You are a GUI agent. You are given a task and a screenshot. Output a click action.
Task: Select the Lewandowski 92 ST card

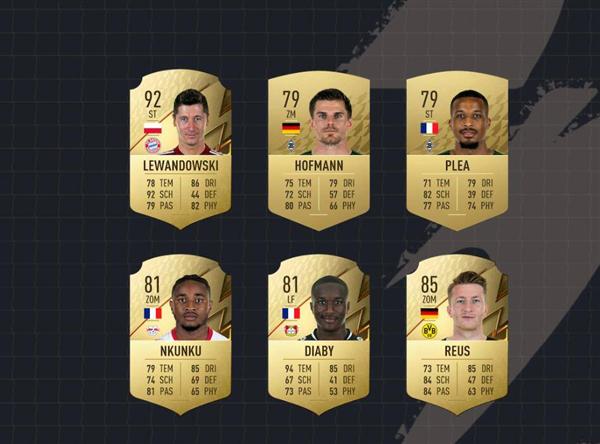click(181, 150)
